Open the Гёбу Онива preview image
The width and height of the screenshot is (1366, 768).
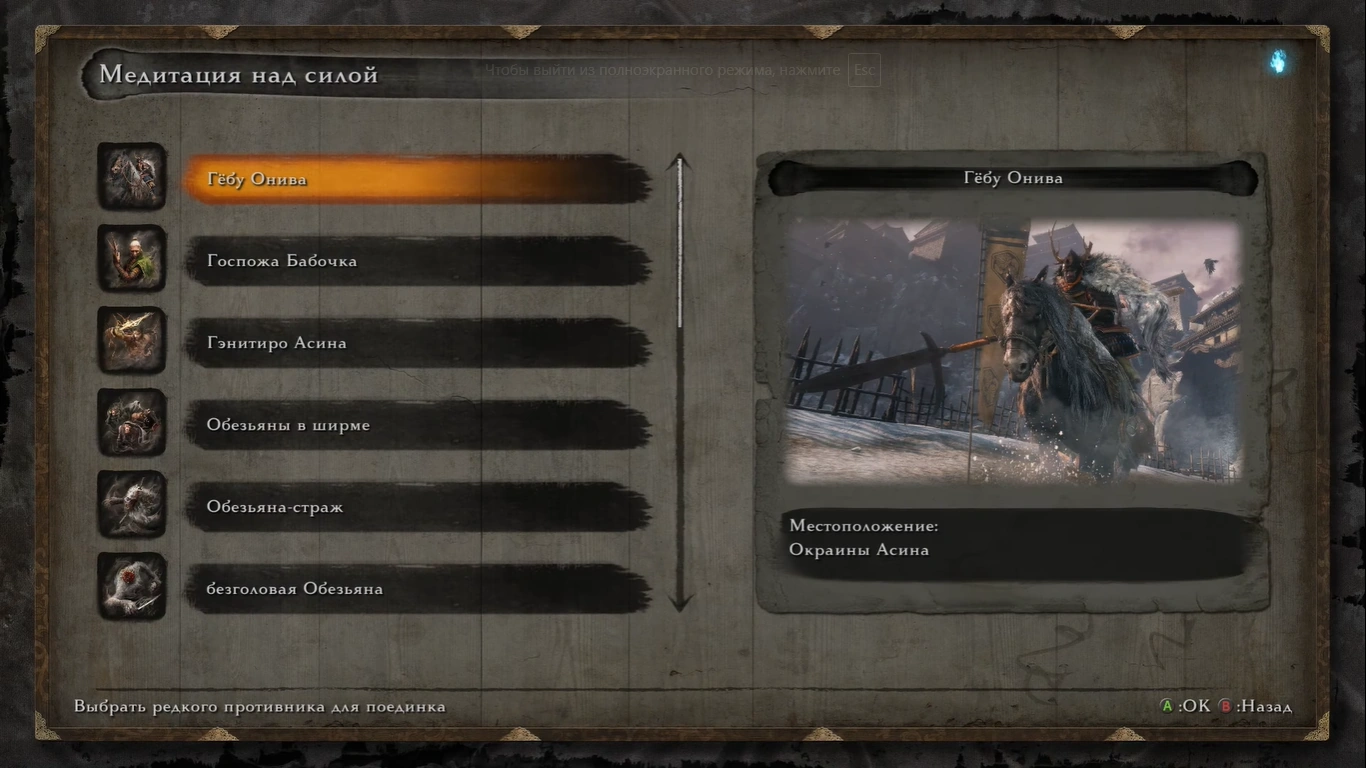click(1012, 350)
